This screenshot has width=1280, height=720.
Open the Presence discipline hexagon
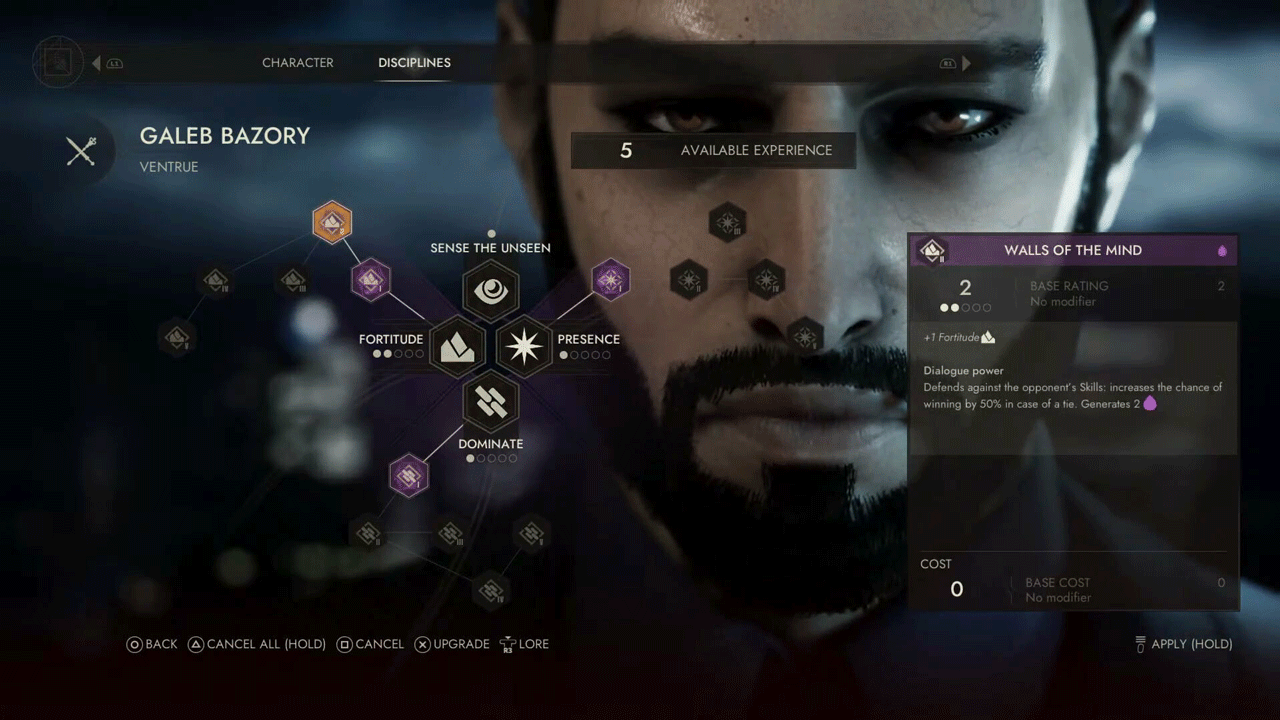point(524,346)
